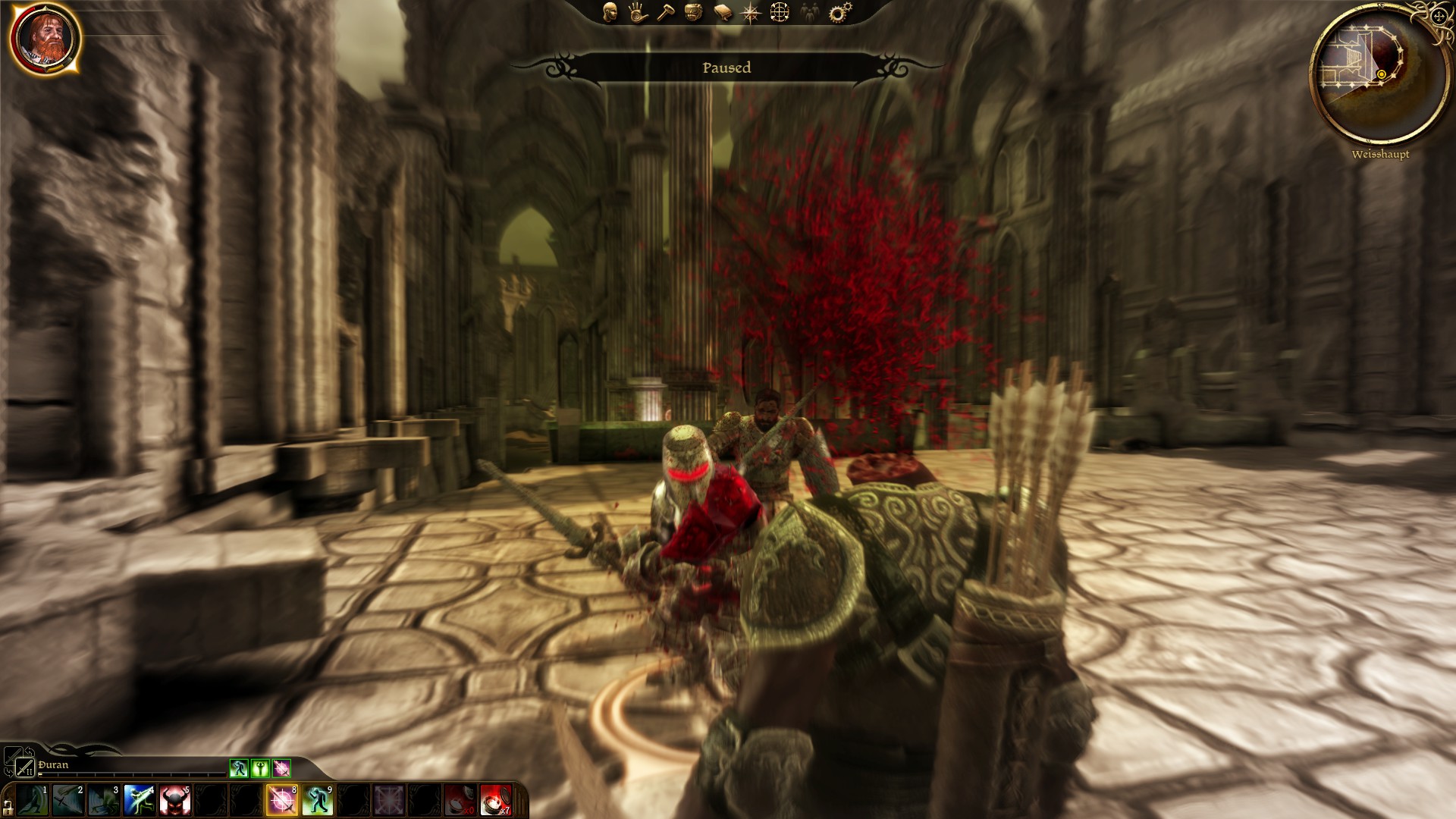This screenshot has height=819, width=1456.
Task: Open the map compass star icon
Action: (x=751, y=12)
